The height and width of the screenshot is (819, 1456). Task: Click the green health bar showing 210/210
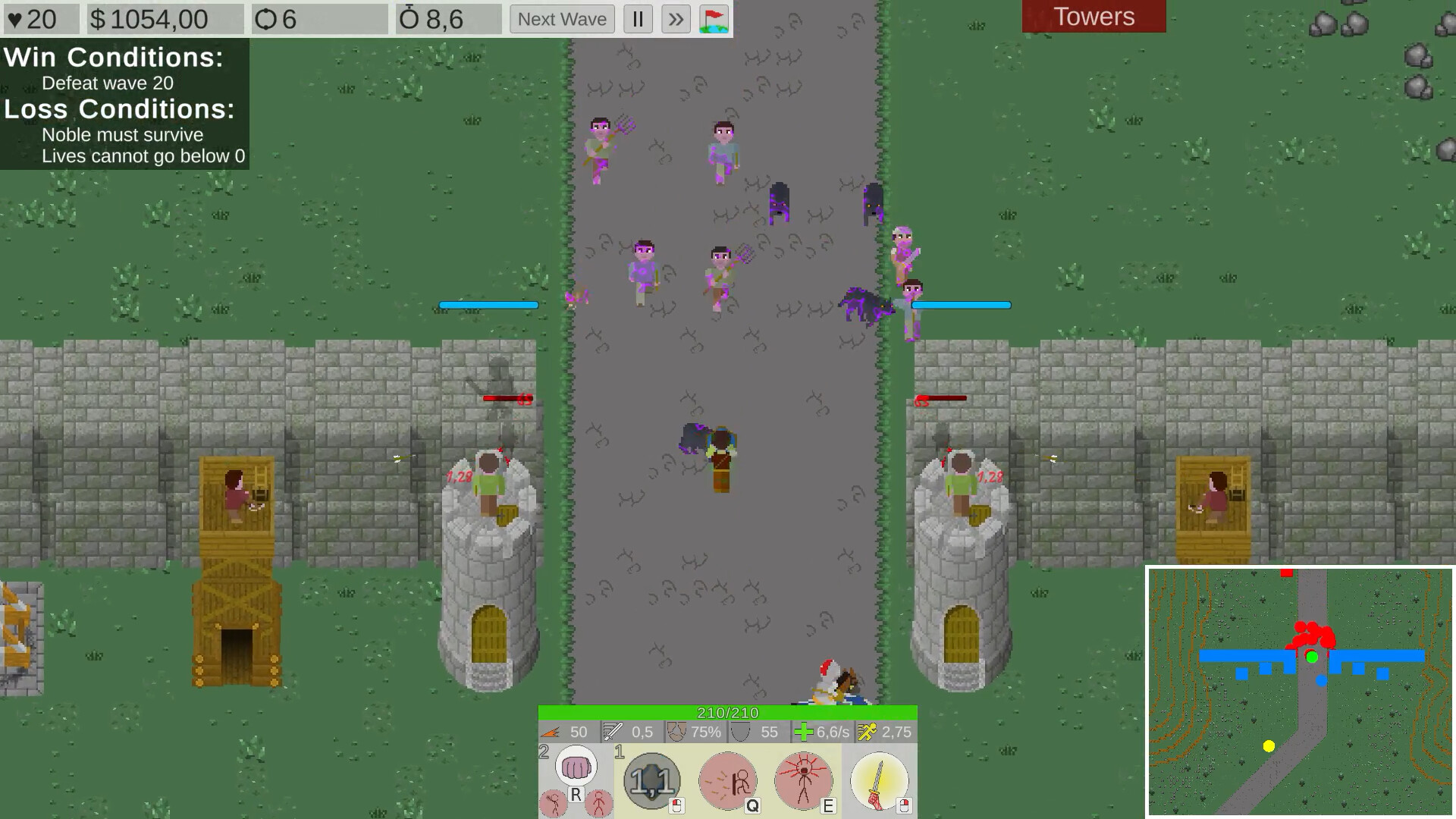726,713
